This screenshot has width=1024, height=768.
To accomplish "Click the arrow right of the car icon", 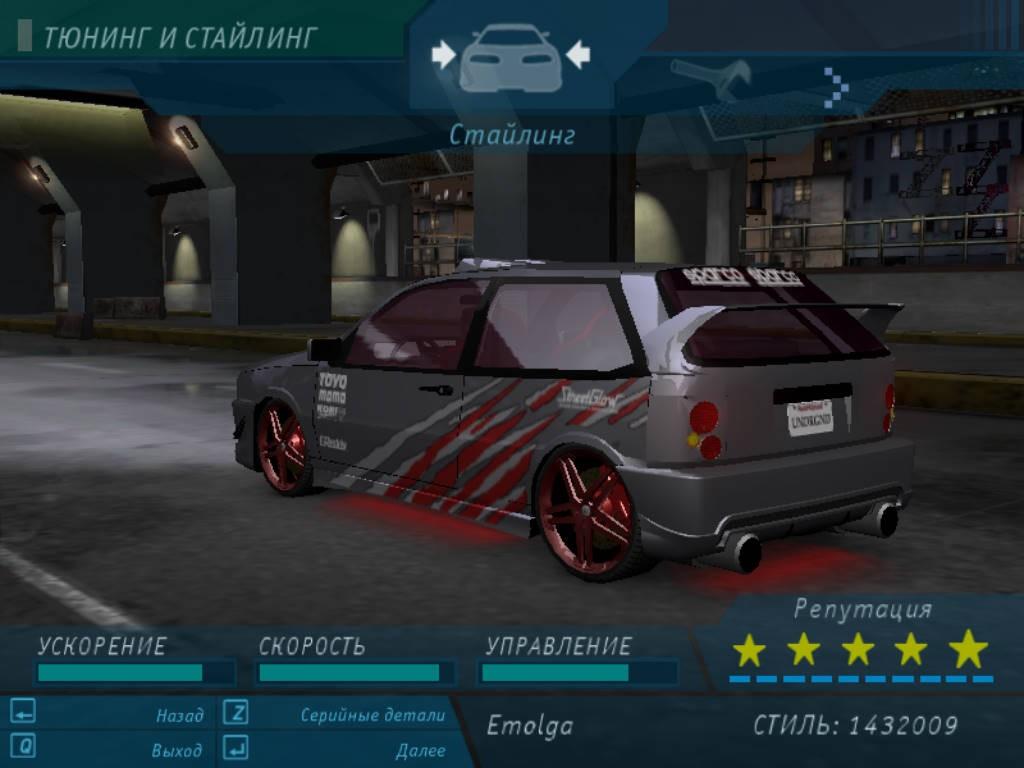I will pyautogui.click(x=578, y=54).
